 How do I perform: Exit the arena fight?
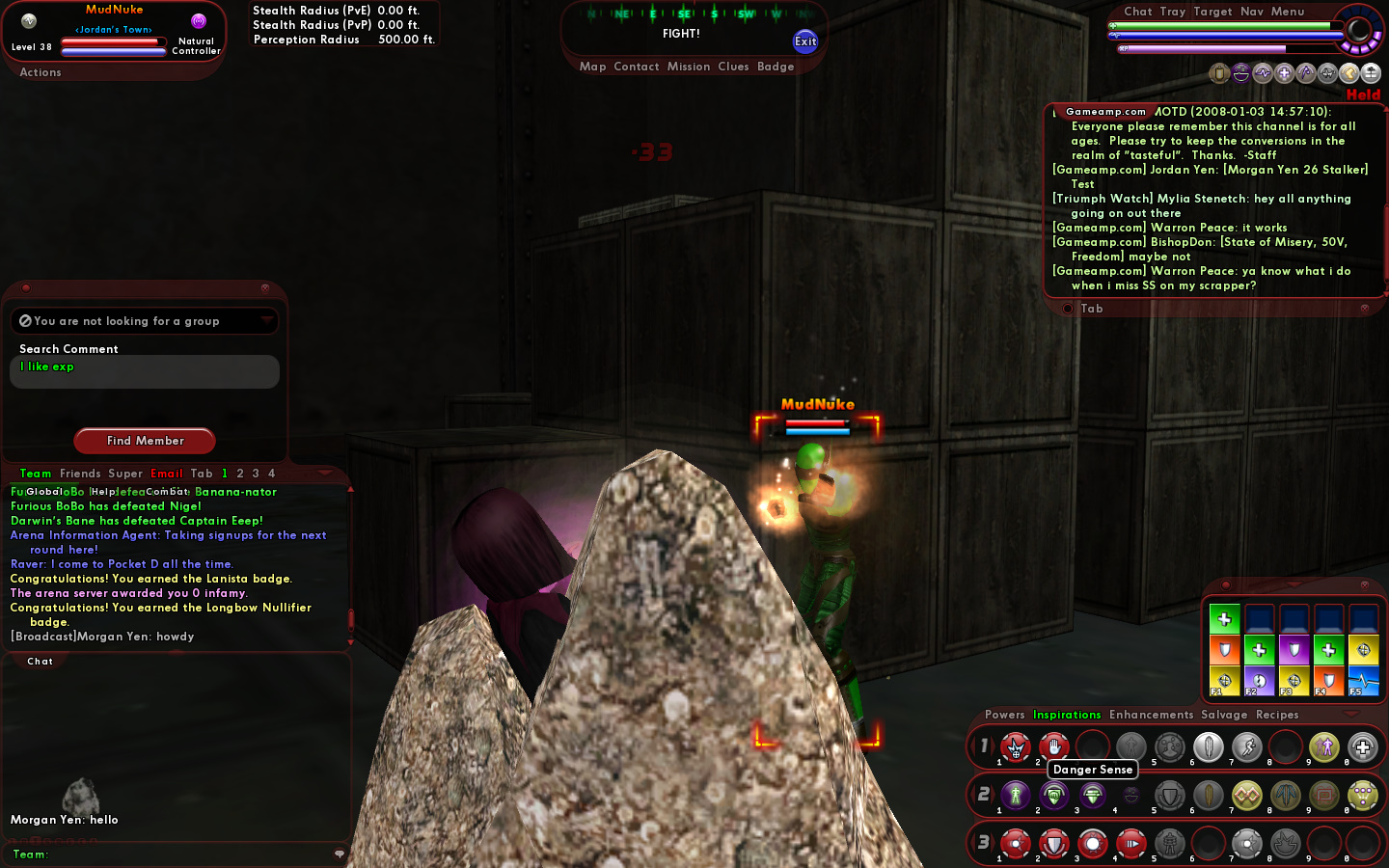[805, 41]
